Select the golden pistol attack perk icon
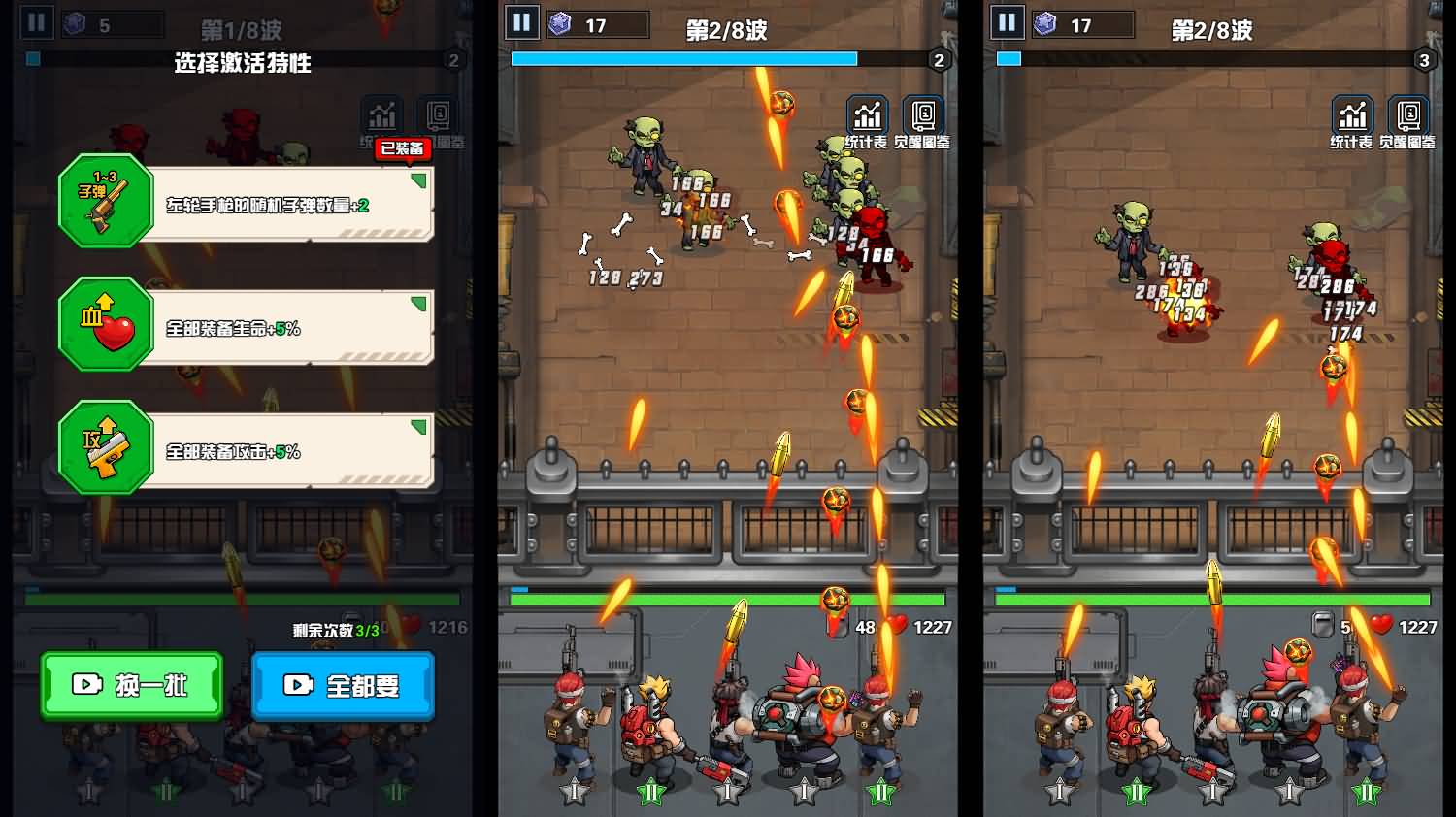Image resolution: width=1456 pixels, height=817 pixels. pos(105,449)
